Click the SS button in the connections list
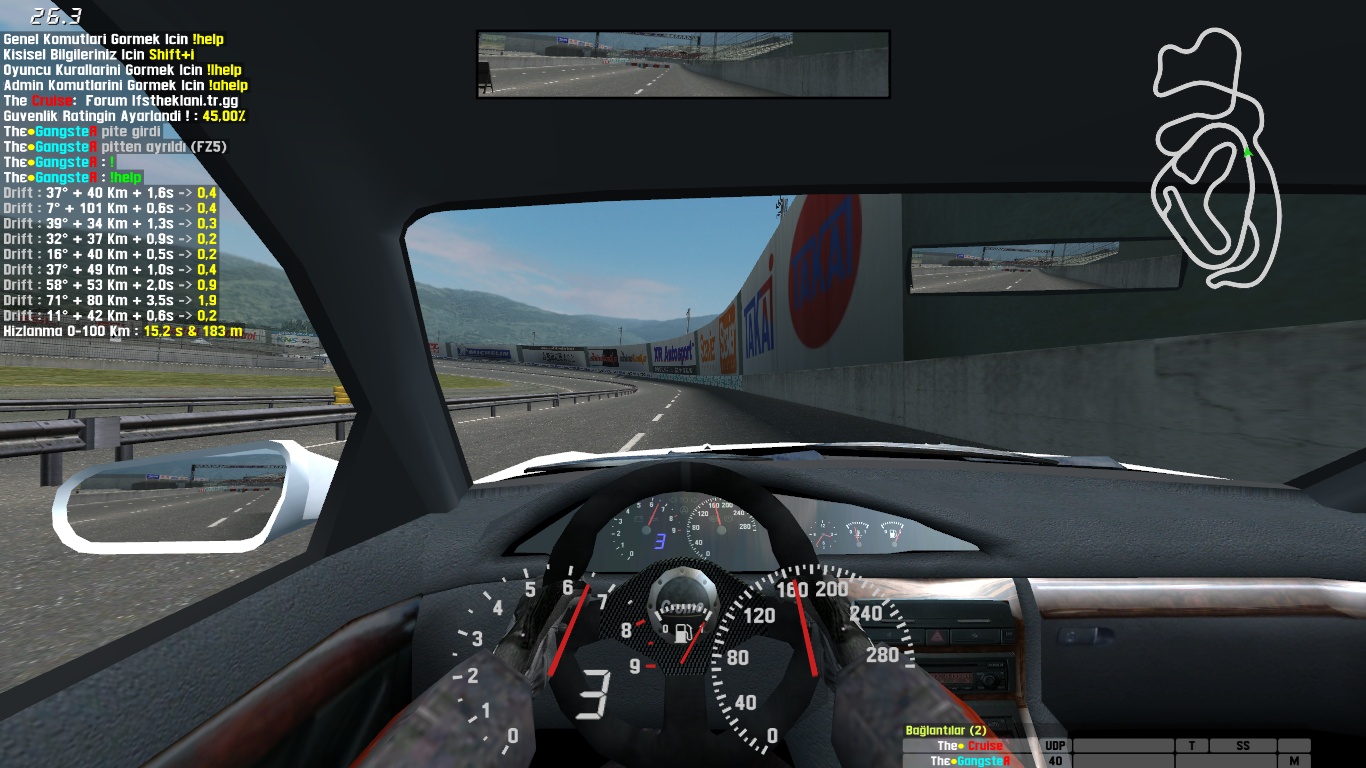 coord(1243,746)
